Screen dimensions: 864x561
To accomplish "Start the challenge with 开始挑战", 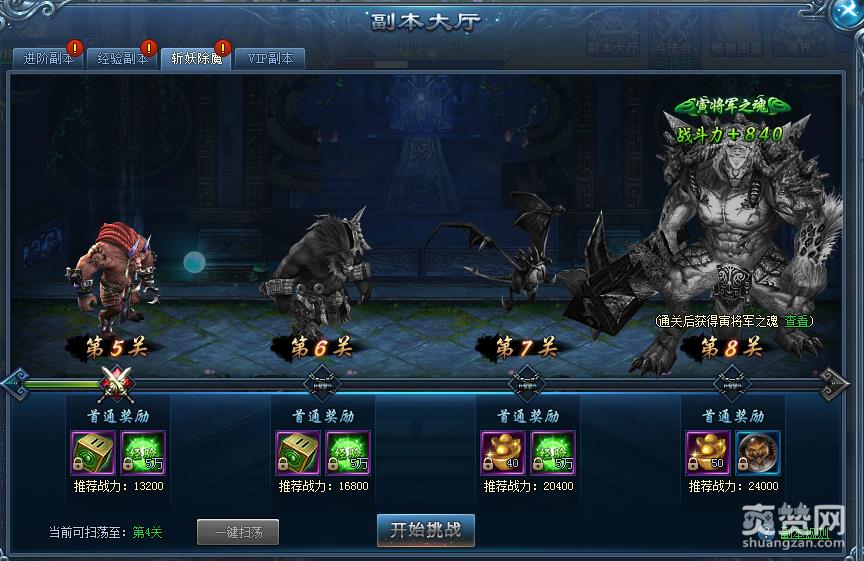I will coord(425,530).
